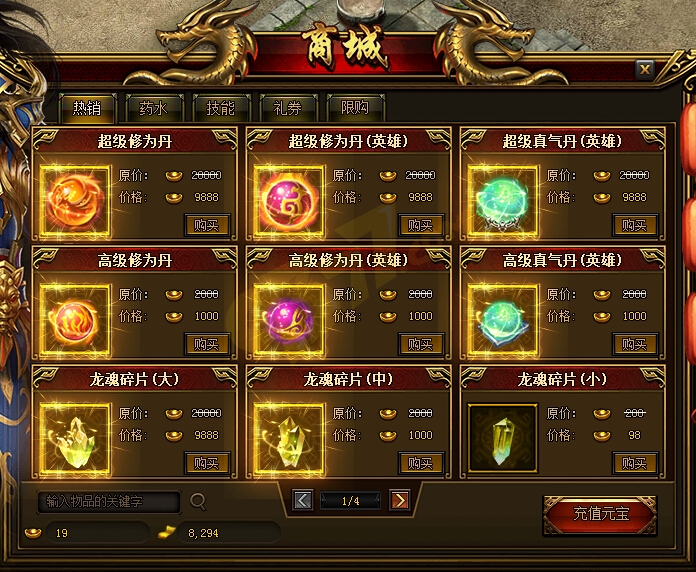The image size is (696, 572).
Task: Select the 礼券 tab
Action: (x=287, y=108)
